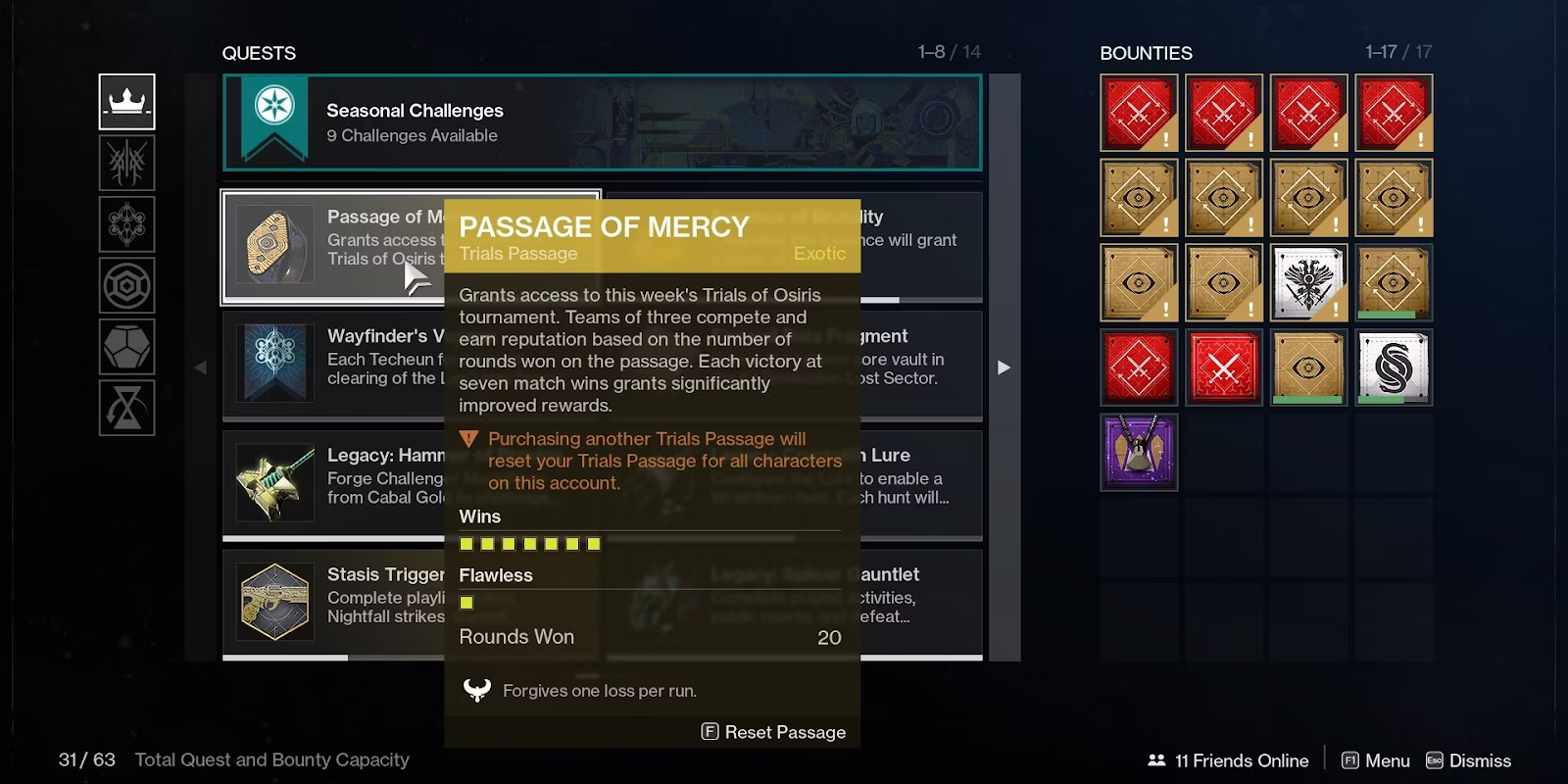
Task: Select the purple bounty icon
Action: click(1139, 452)
